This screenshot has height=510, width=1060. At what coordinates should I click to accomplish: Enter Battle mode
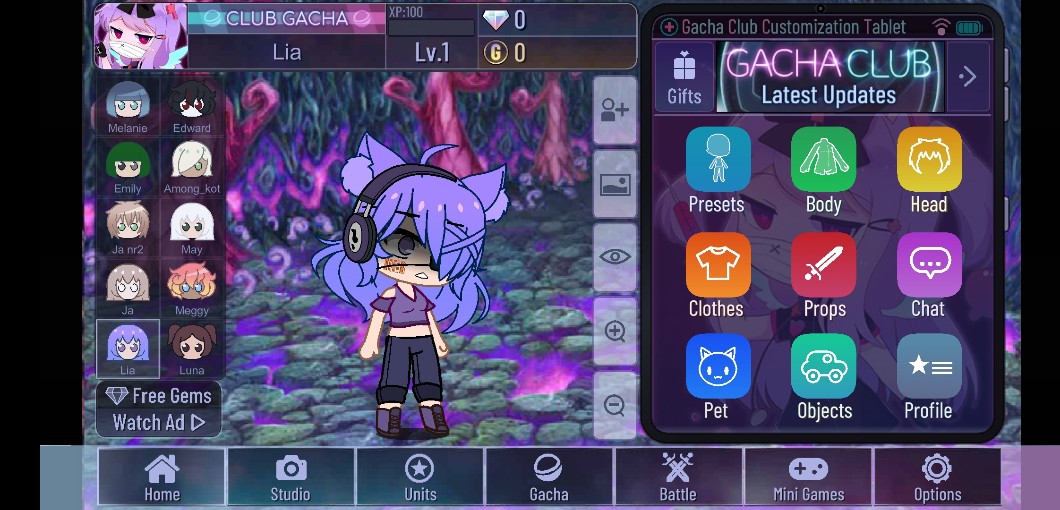pos(677,477)
